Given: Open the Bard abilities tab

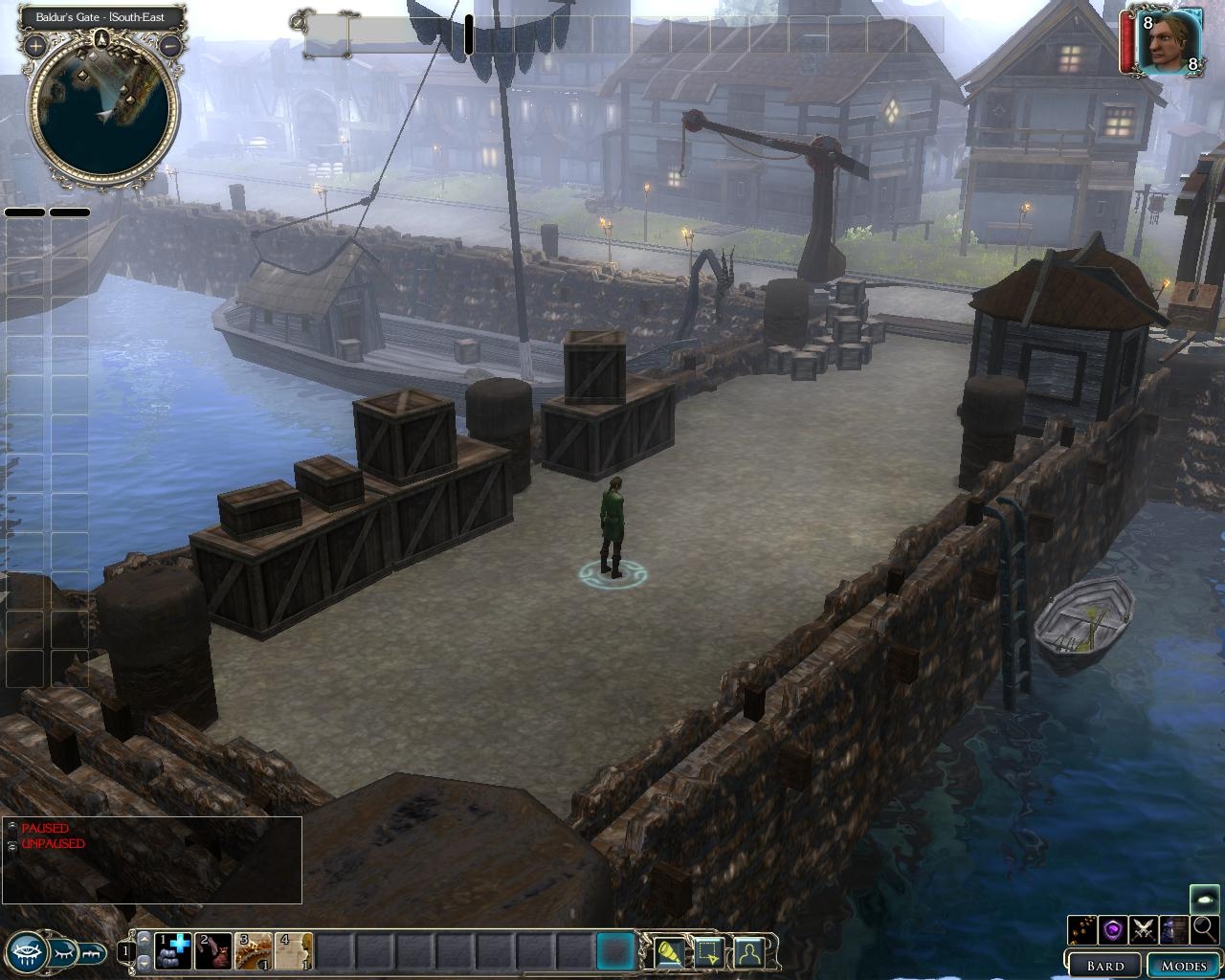Looking at the screenshot, I should pyautogui.click(x=1104, y=965).
